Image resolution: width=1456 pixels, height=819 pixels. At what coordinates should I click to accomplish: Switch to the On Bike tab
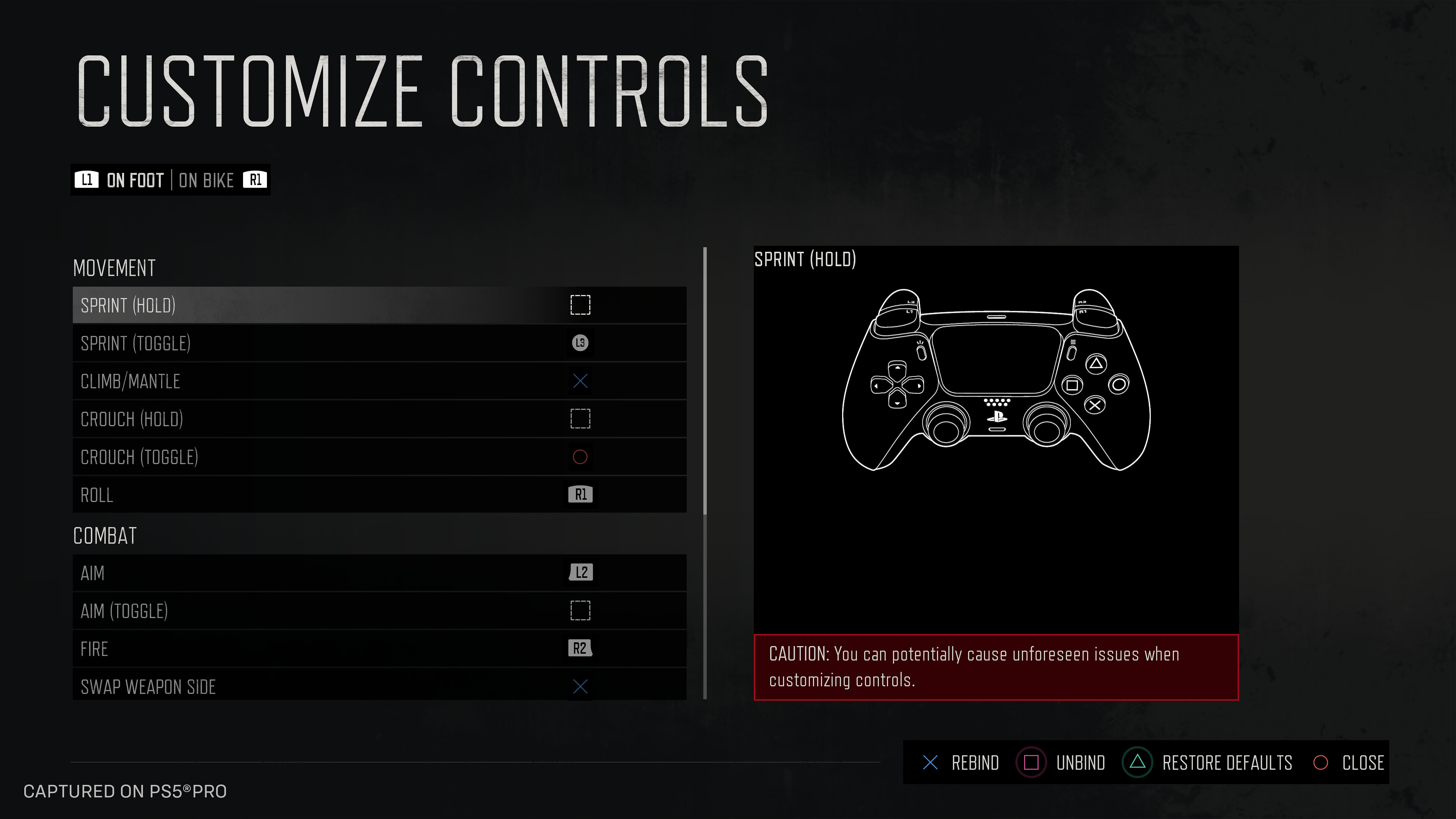tap(206, 180)
